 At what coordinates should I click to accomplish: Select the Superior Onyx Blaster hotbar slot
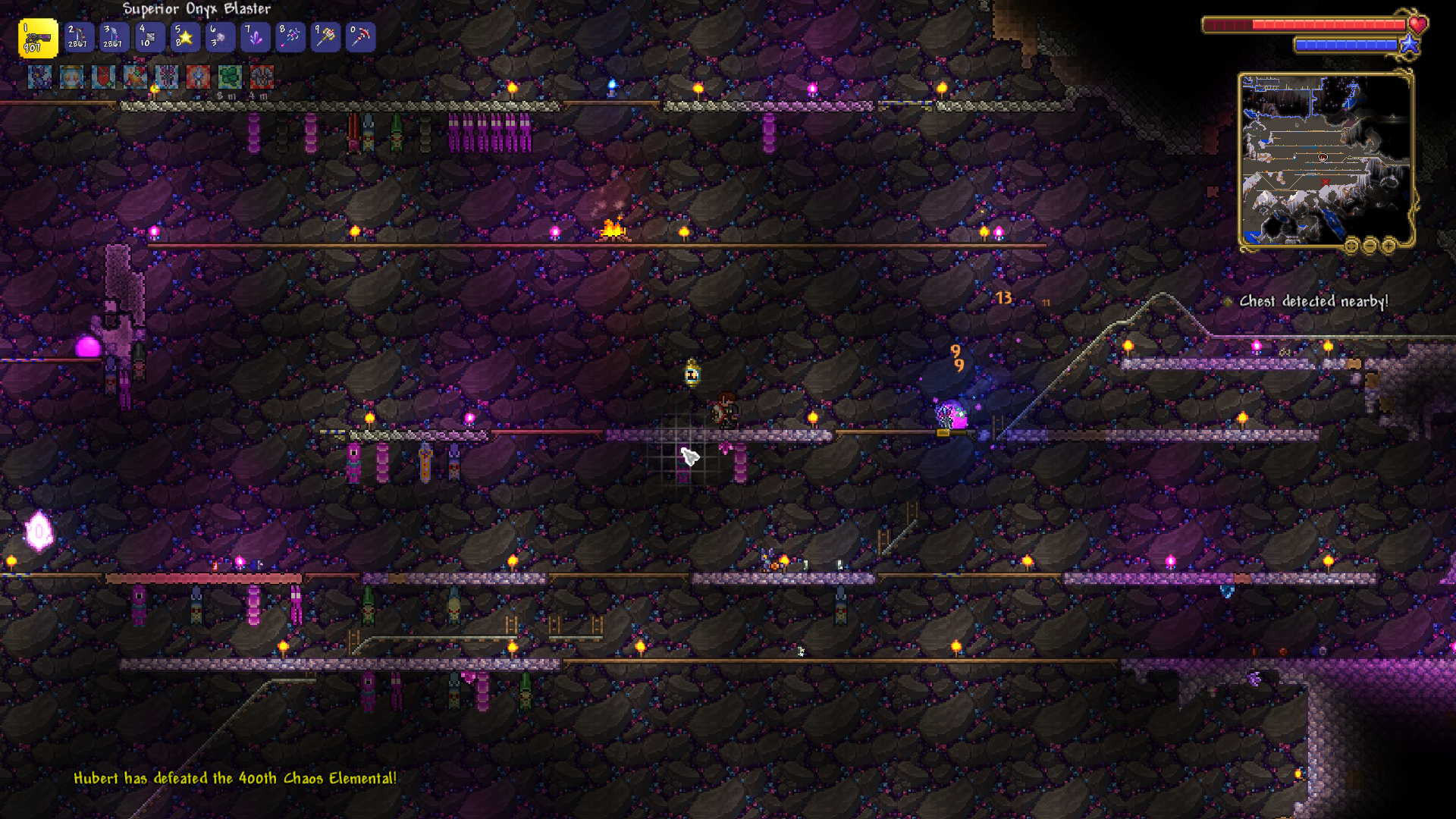pyautogui.click(x=37, y=38)
